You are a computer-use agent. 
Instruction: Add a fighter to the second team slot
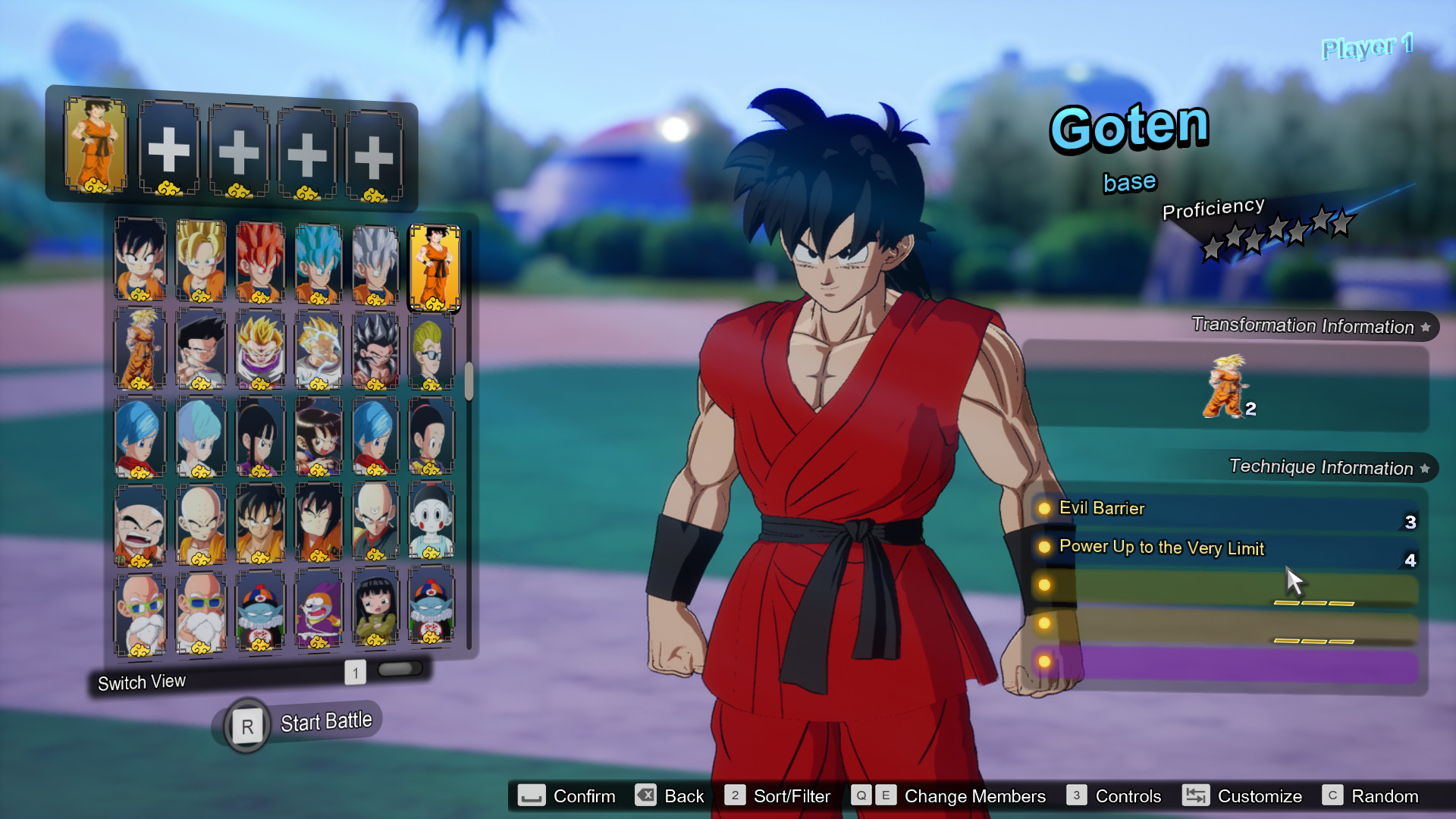click(170, 149)
